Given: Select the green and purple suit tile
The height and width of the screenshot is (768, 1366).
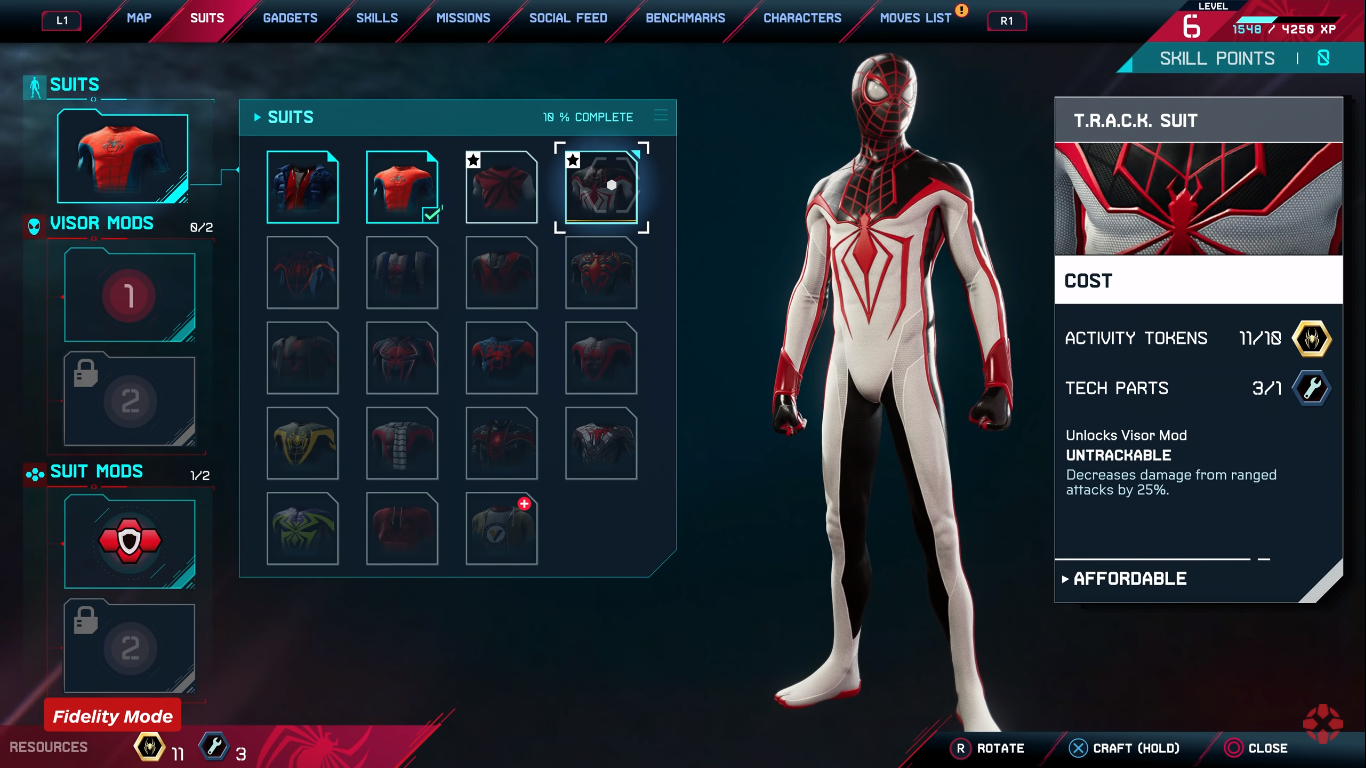Looking at the screenshot, I should point(302,528).
